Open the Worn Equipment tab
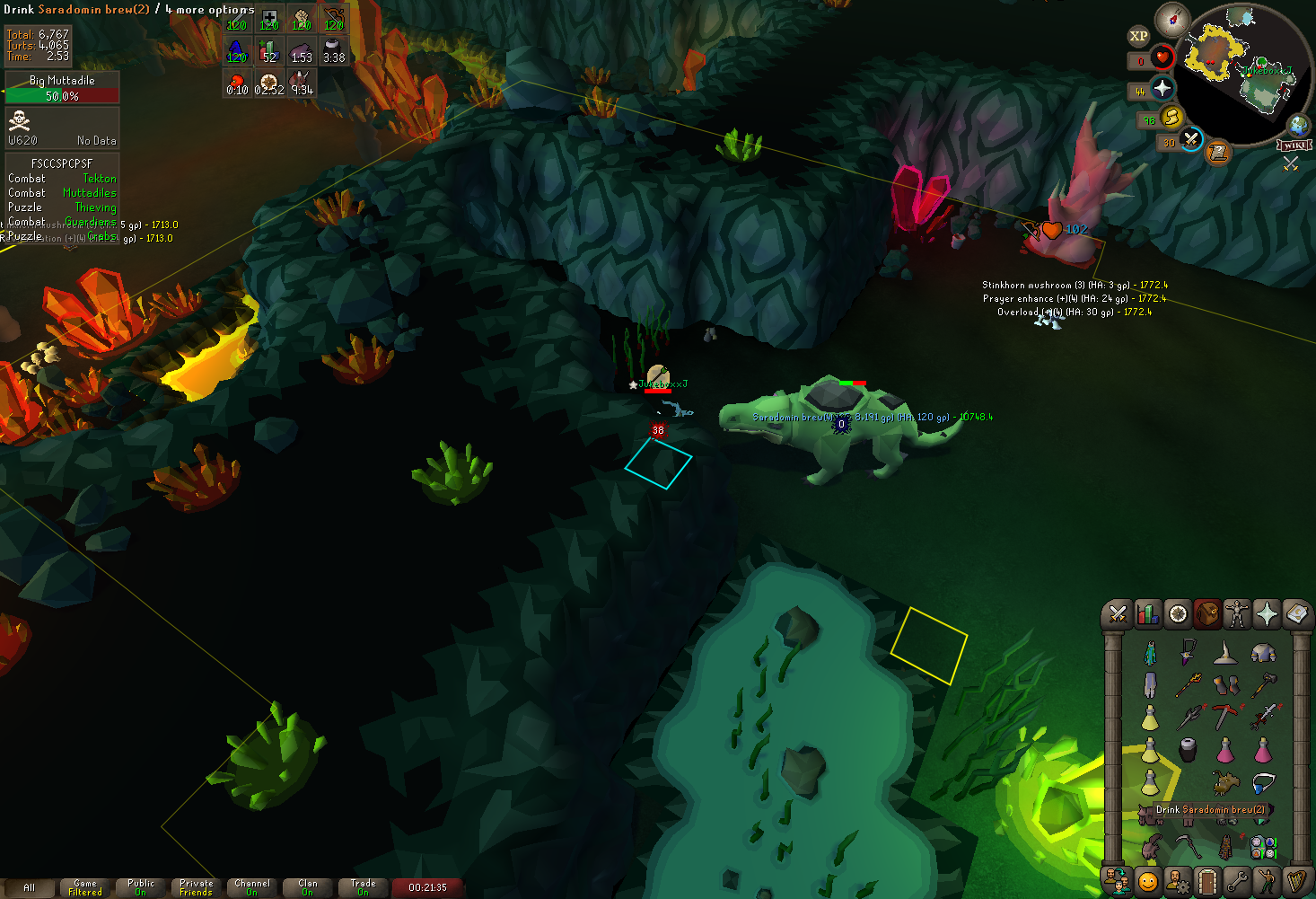 tap(1236, 614)
